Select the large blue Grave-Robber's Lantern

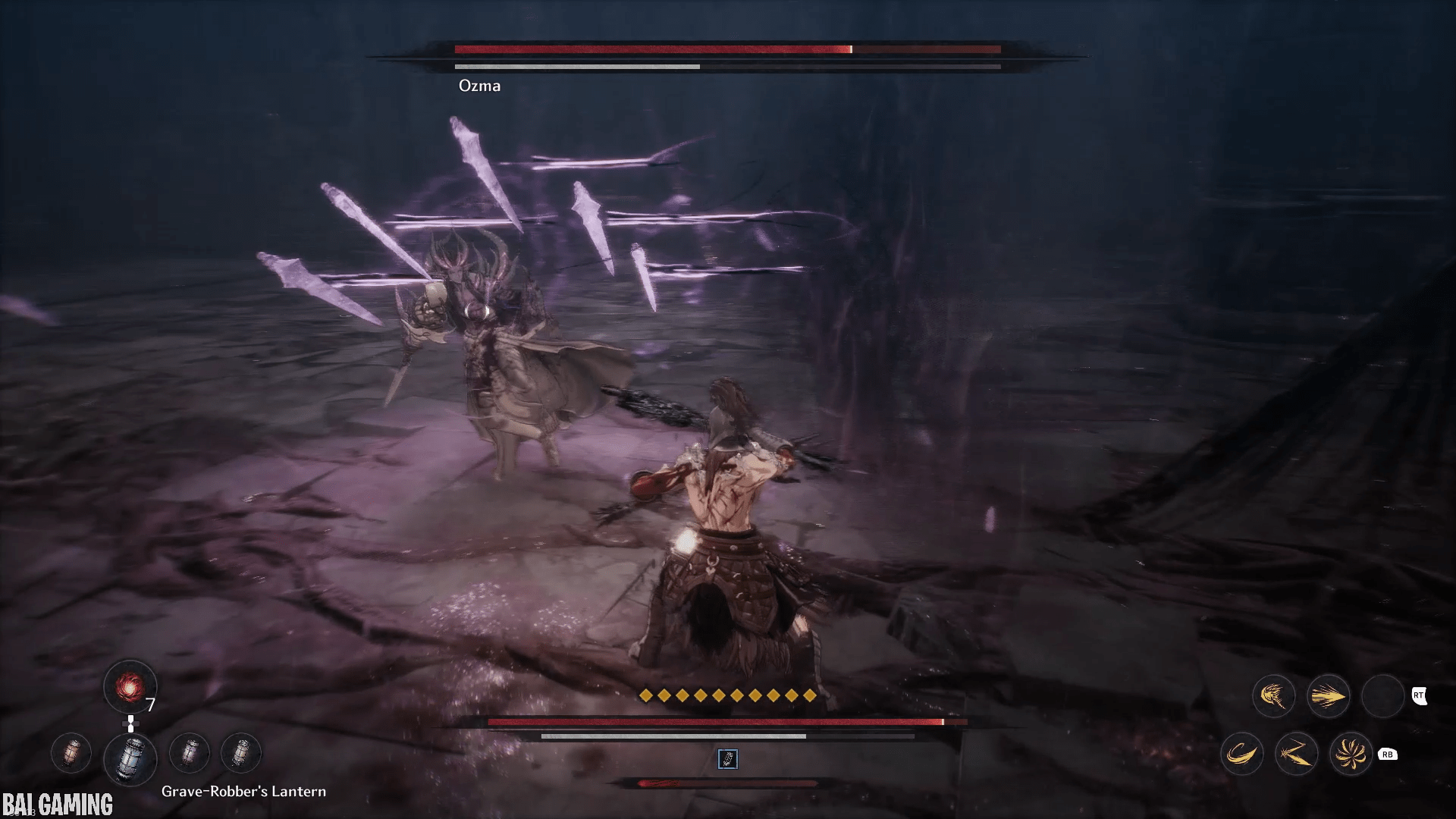[130, 758]
